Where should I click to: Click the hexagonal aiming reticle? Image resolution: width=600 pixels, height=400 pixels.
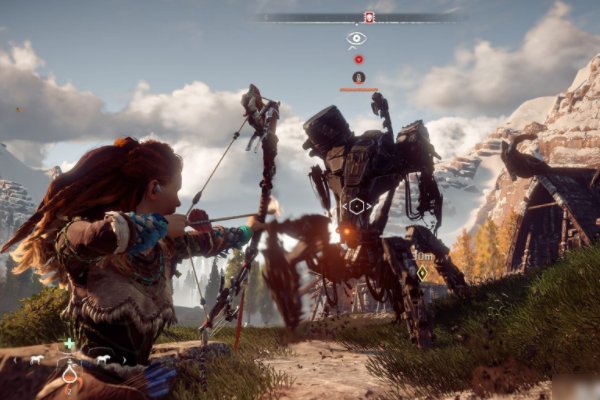tap(357, 206)
